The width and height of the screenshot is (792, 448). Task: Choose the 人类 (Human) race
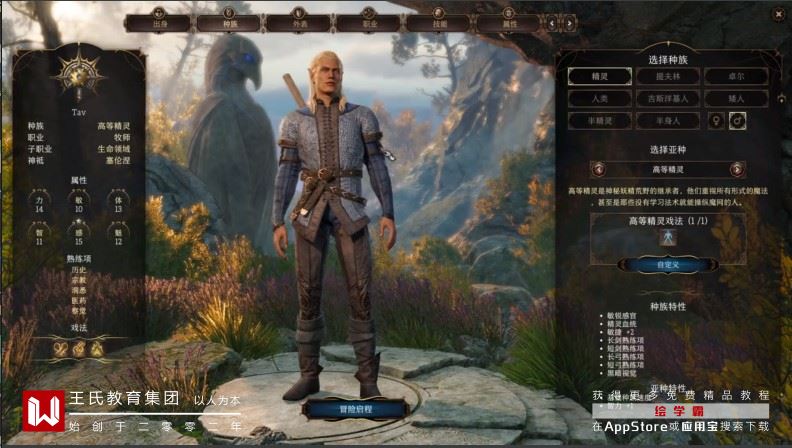point(600,98)
